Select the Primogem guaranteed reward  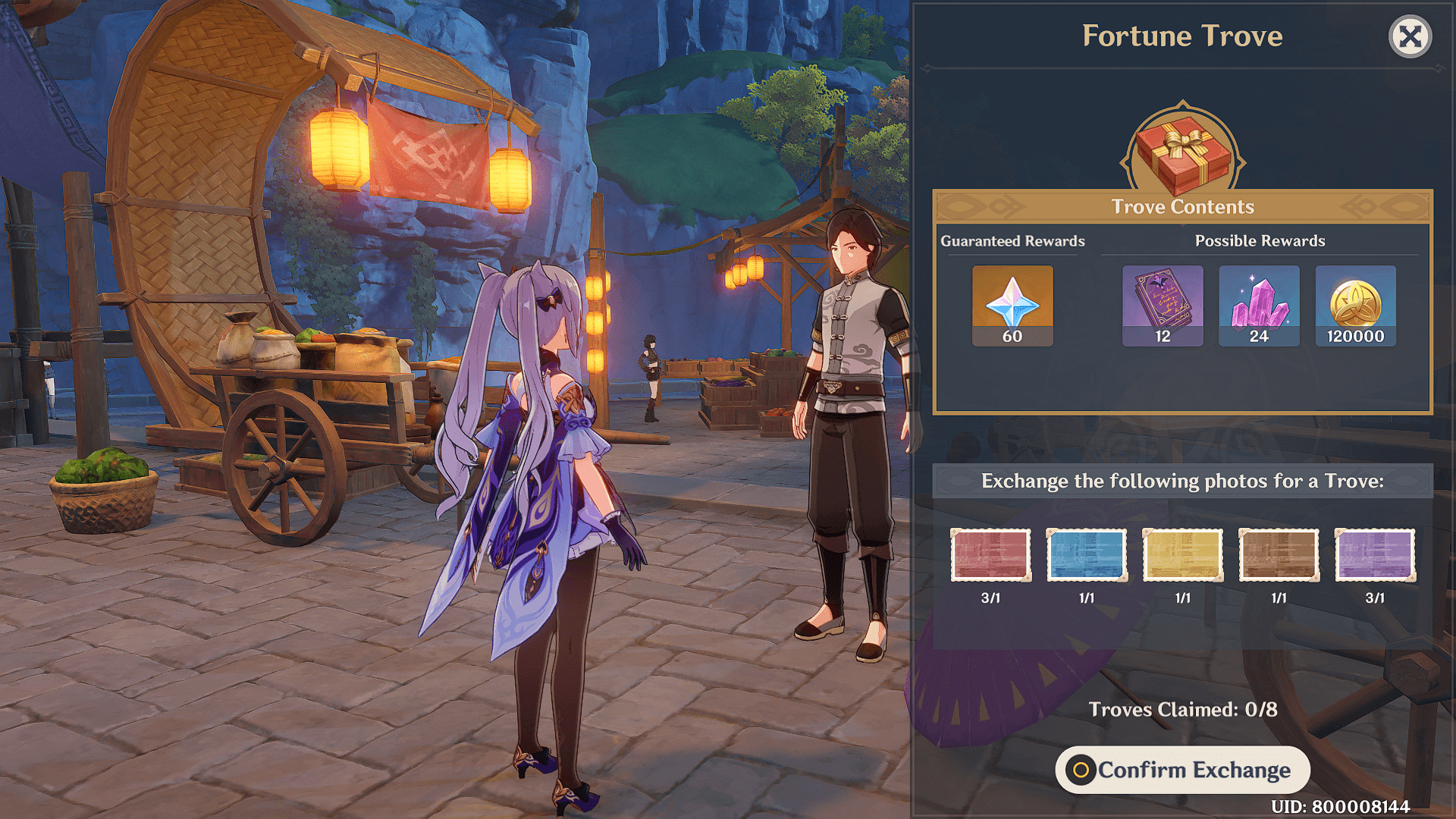(x=1012, y=305)
